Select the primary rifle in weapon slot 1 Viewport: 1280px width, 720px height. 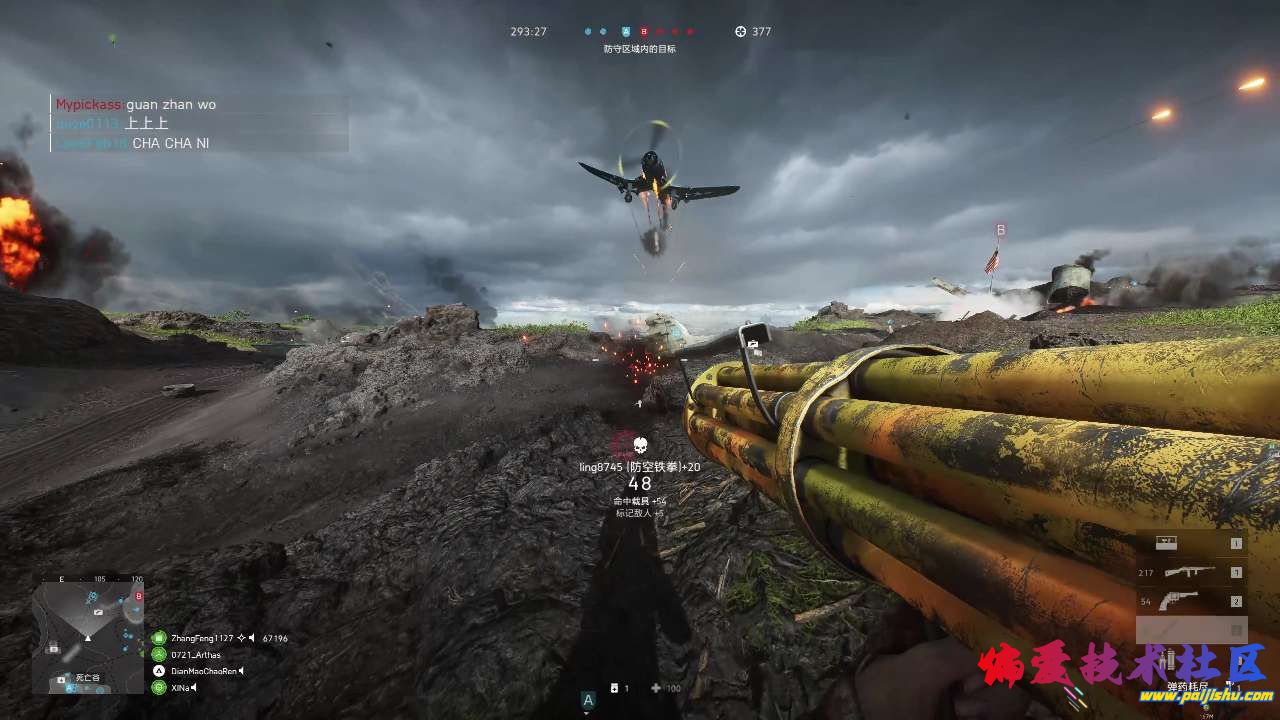(x=1190, y=572)
